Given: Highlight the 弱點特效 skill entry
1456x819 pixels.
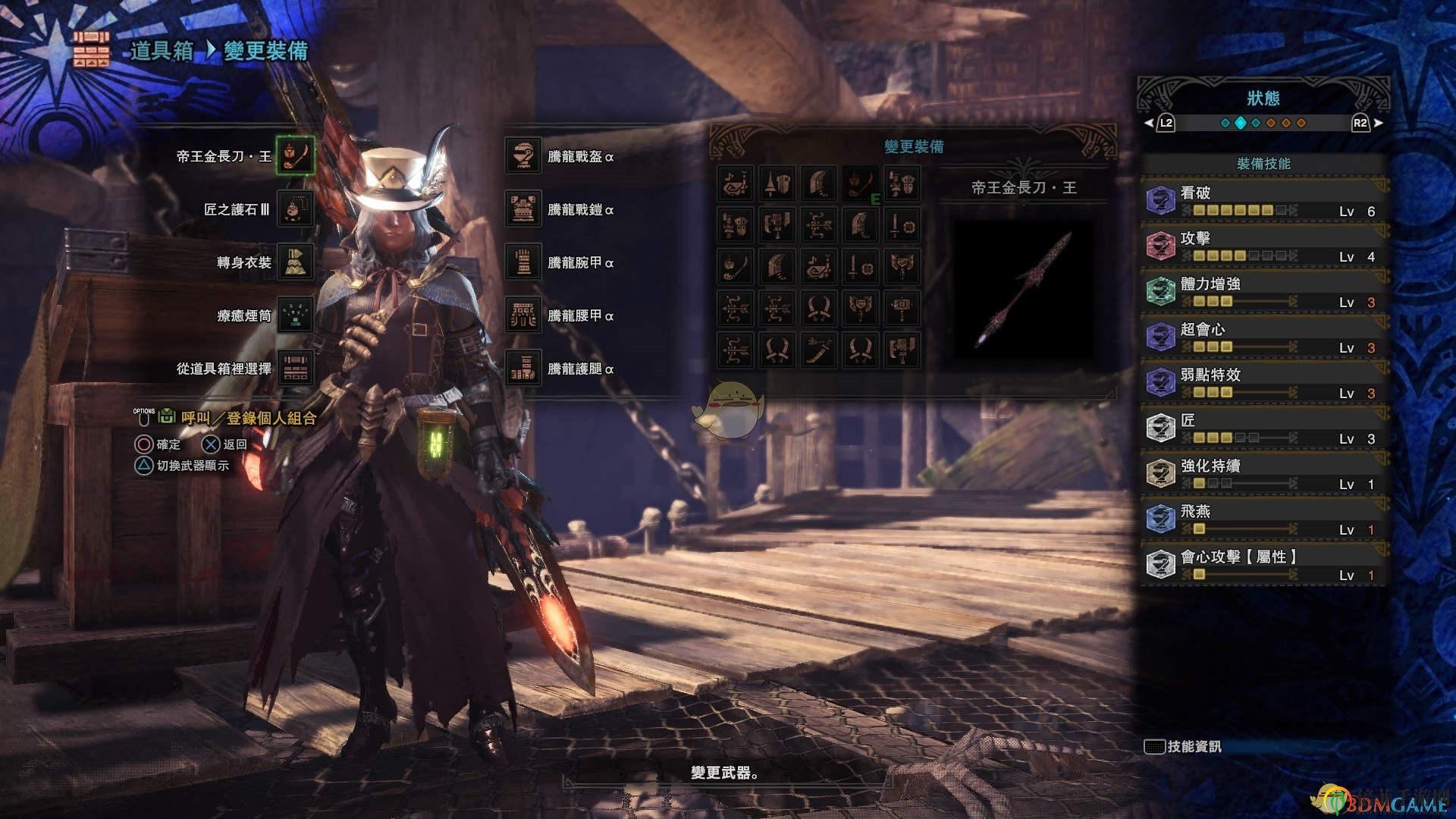Looking at the screenshot, I should point(1263,383).
